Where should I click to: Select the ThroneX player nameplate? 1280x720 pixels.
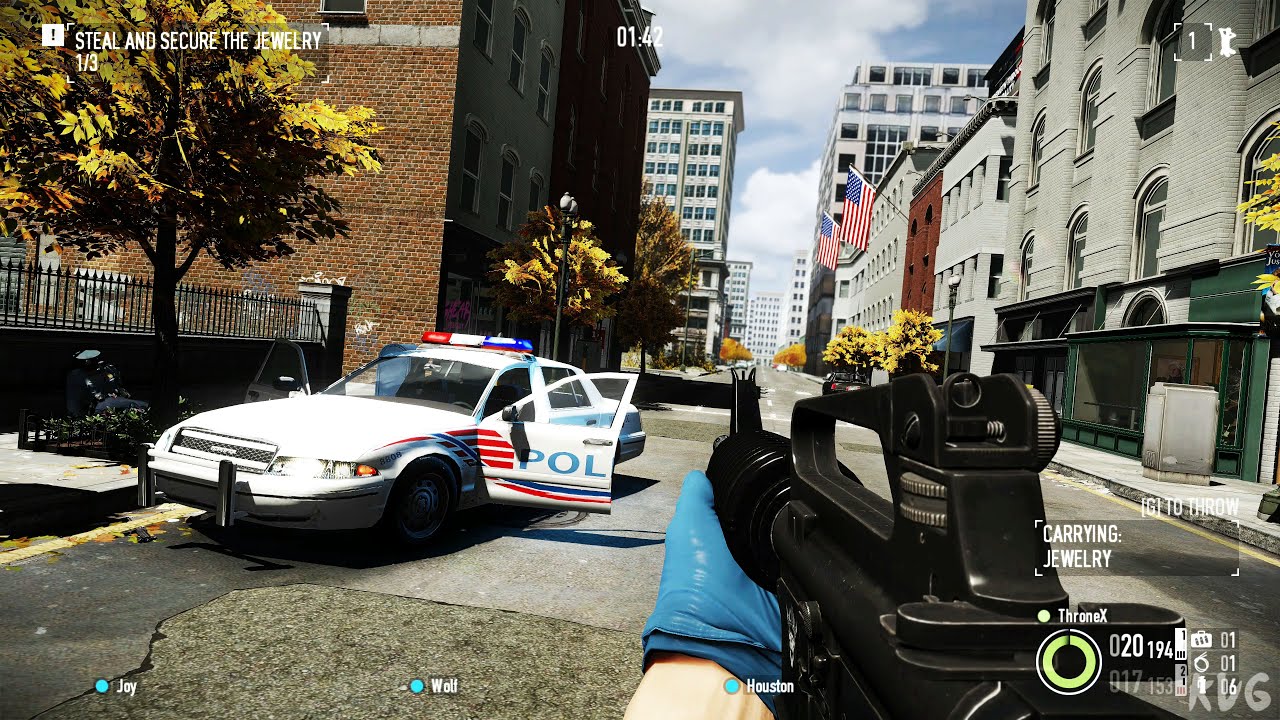(x=1083, y=617)
